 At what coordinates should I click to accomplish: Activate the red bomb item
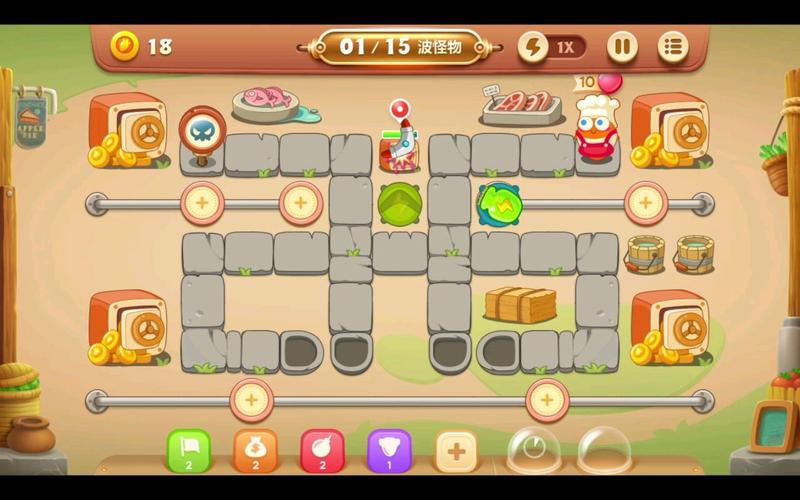click(x=322, y=450)
